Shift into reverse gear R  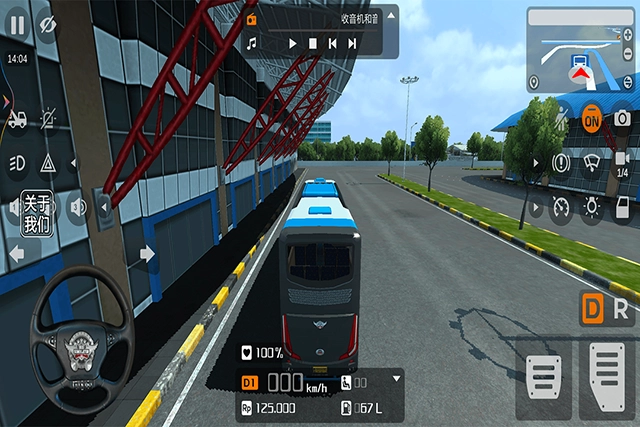(622, 309)
